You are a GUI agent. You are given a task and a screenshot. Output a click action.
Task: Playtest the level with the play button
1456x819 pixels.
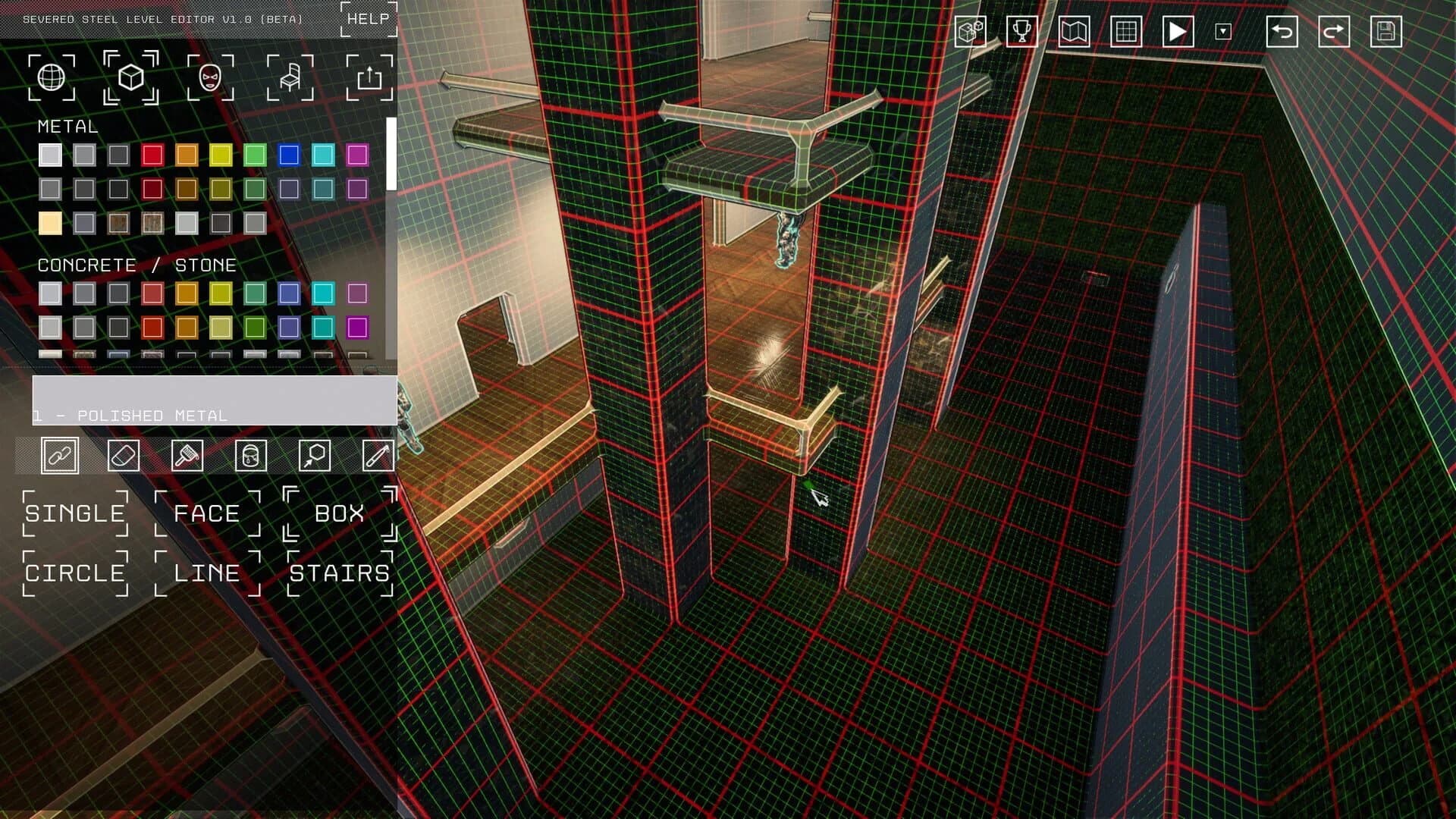[x=1176, y=31]
